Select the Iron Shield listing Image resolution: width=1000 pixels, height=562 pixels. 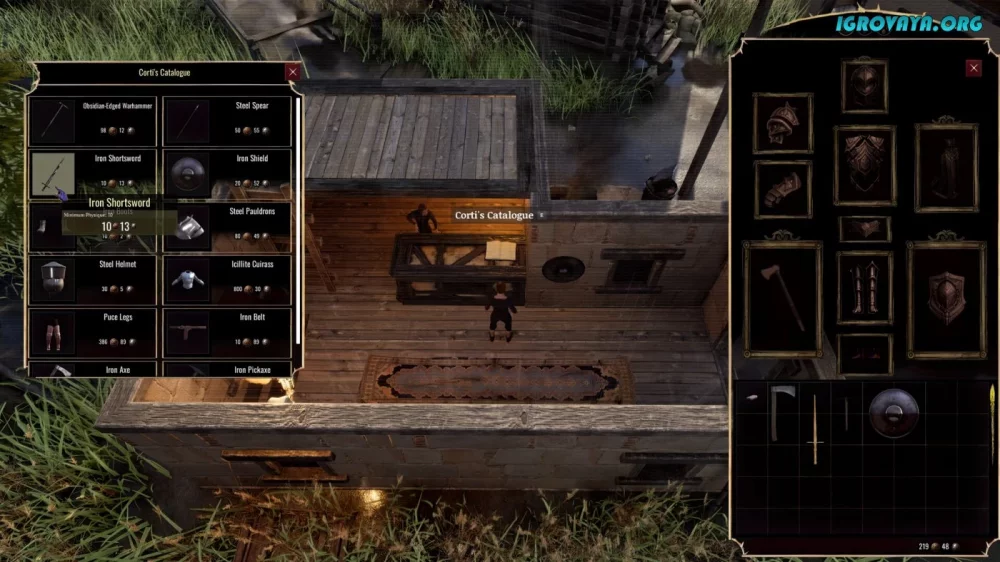click(x=227, y=173)
